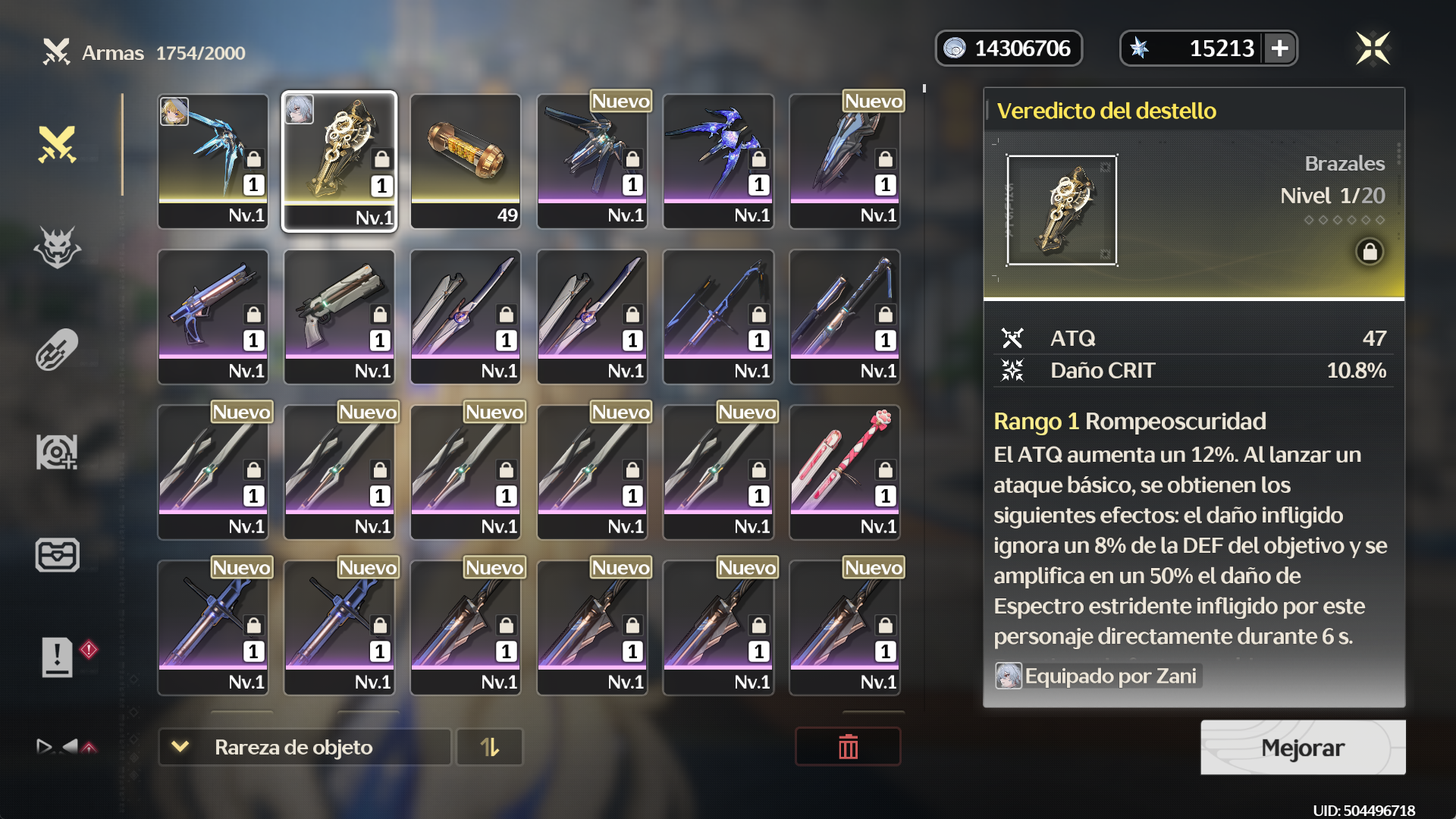Add more star currency with plus button

(1280, 49)
